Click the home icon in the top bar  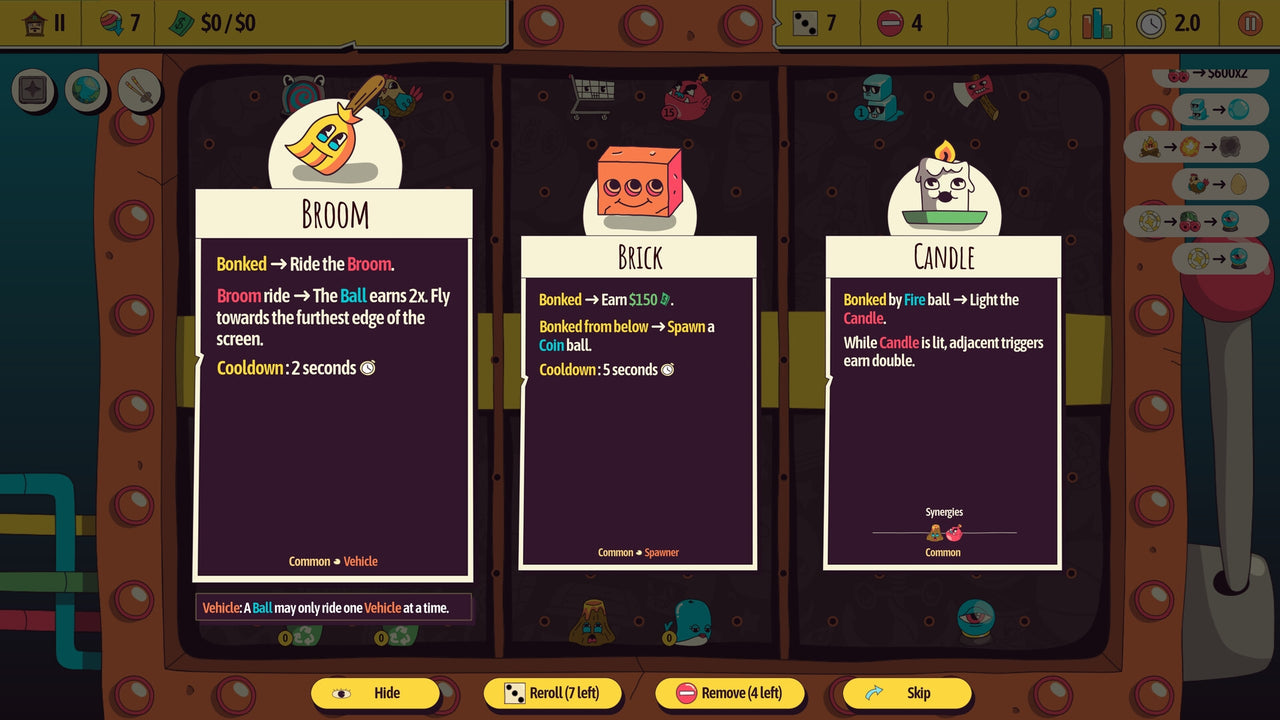[37, 21]
